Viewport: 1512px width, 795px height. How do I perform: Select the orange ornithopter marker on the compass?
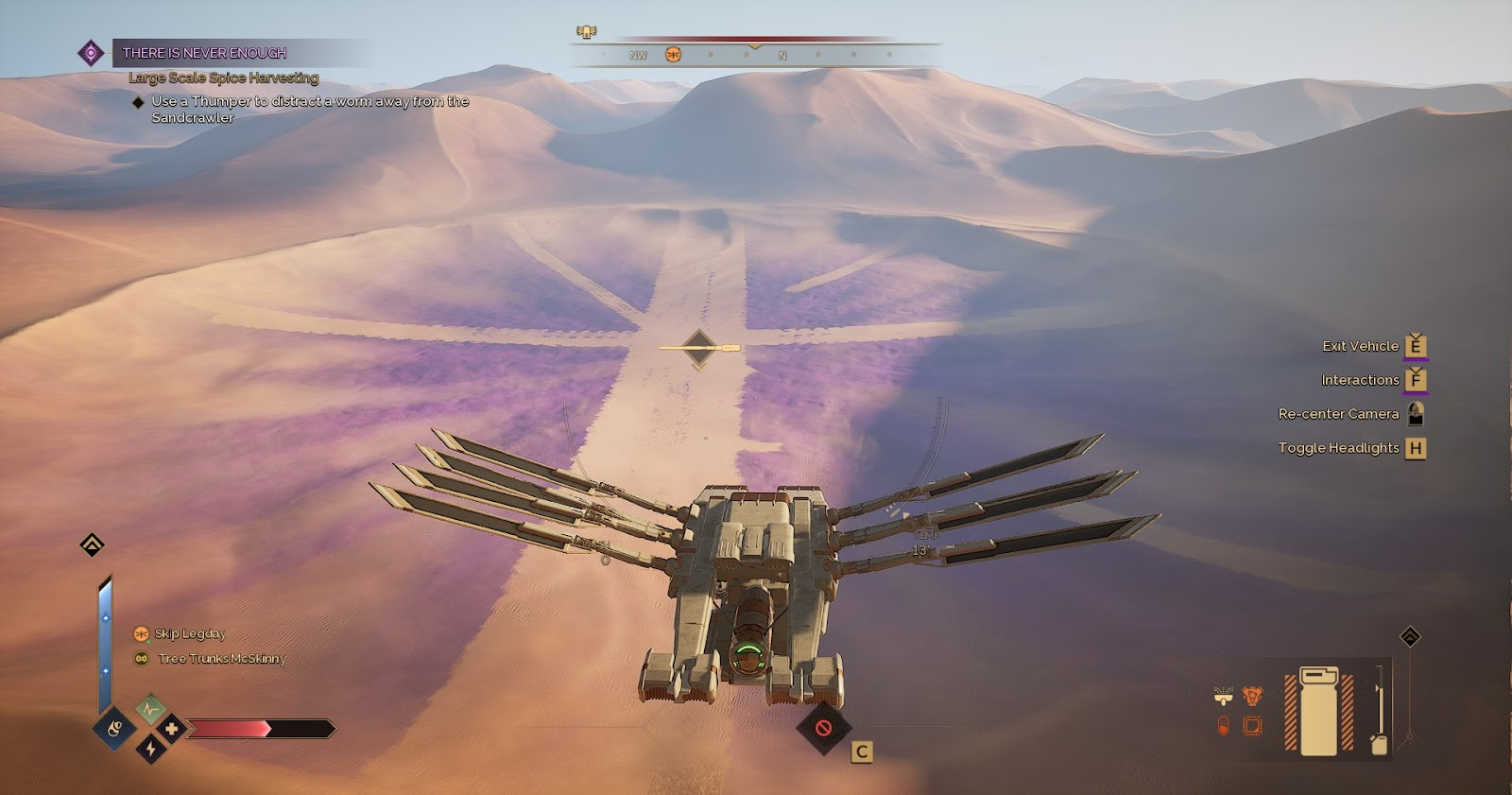tap(673, 55)
